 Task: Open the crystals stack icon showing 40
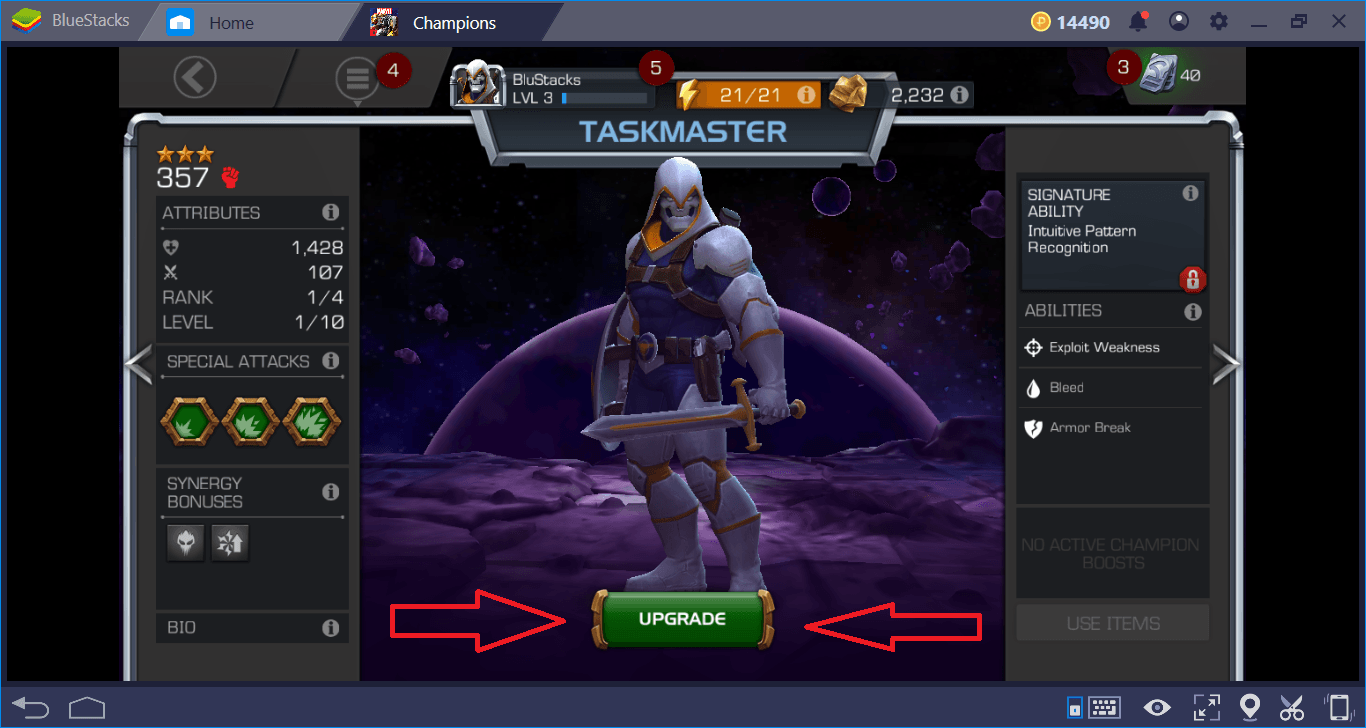(x=1158, y=73)
